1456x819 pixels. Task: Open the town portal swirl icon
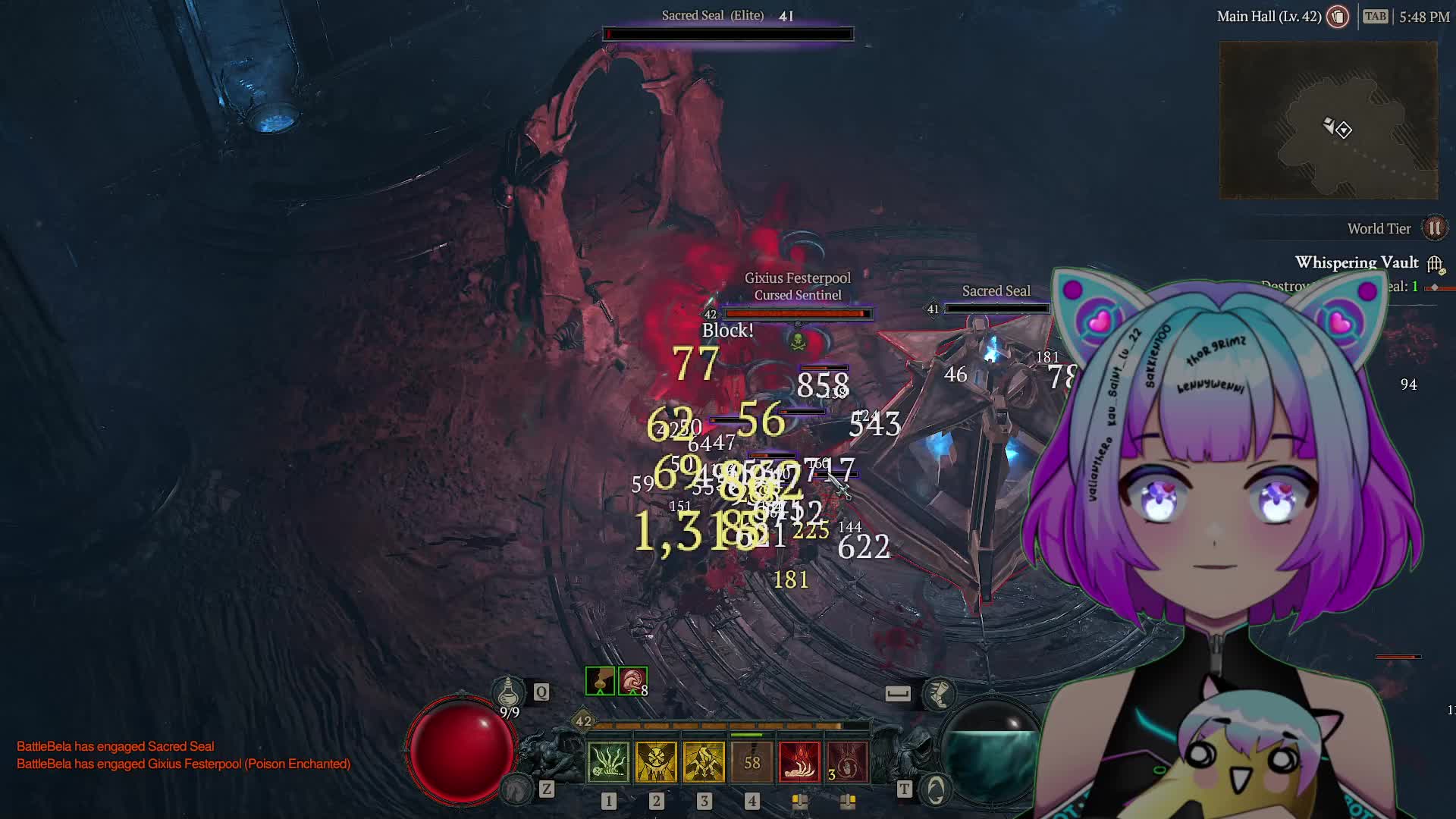936,790
